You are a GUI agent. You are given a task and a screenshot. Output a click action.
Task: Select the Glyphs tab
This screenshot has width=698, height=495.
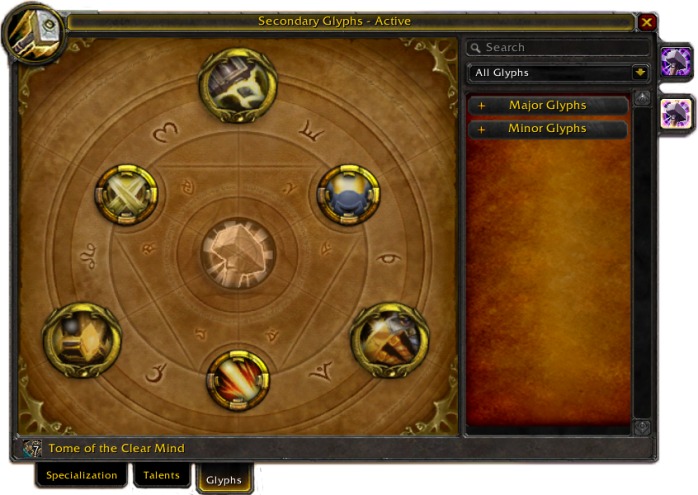point(223,480)
